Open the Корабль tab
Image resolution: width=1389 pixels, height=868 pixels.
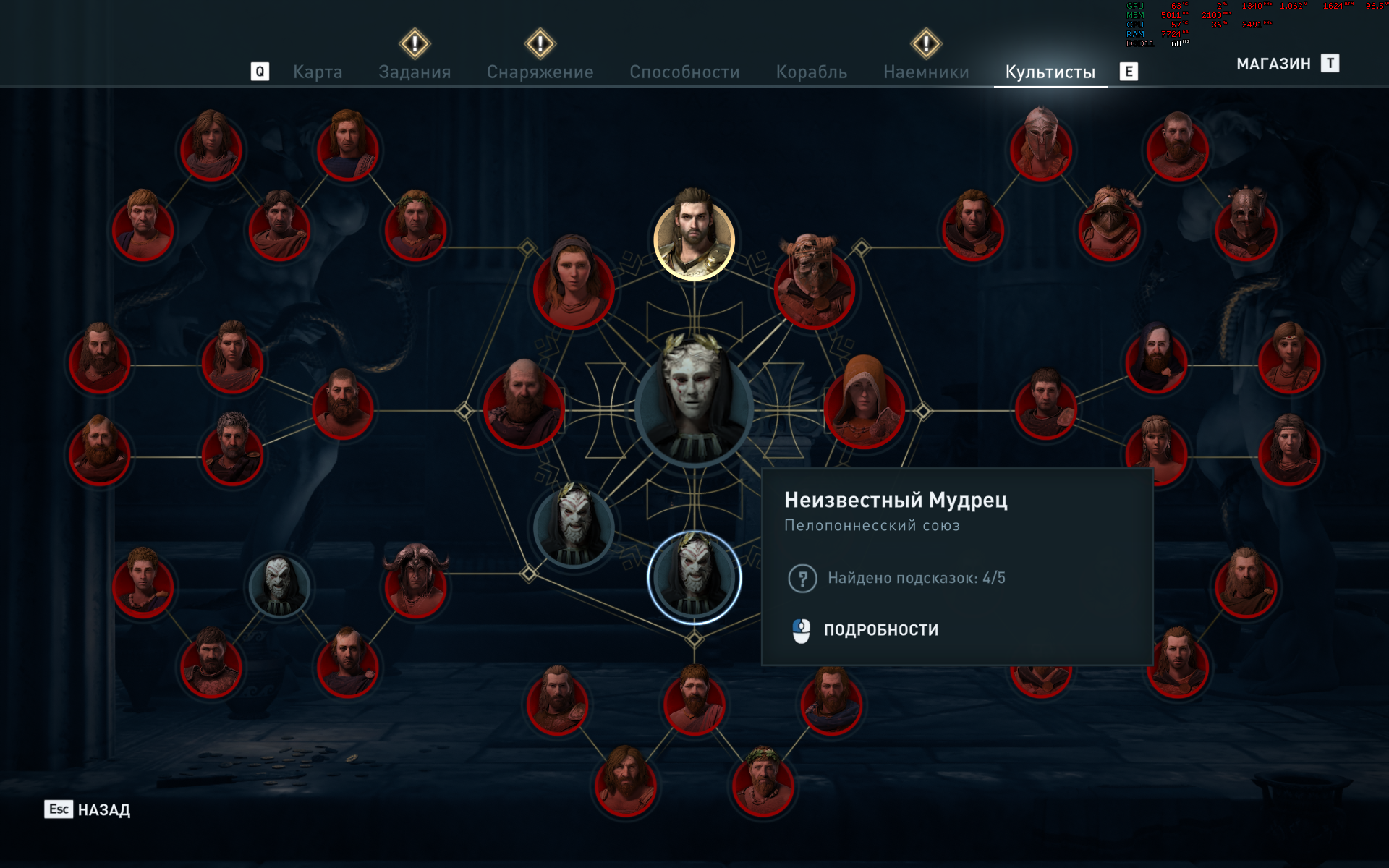tap(811, 72)
